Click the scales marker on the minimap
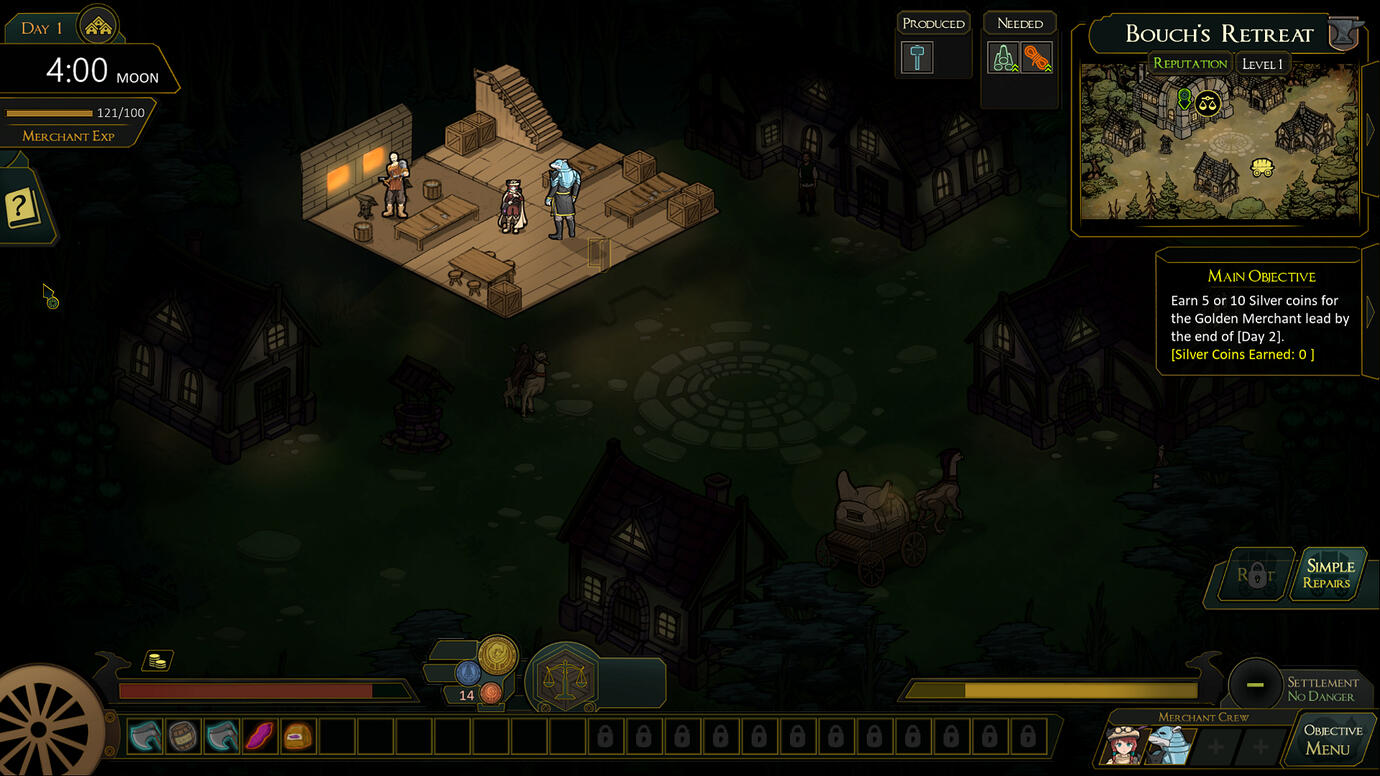The image size is (1380, 776). click(x=1208, y=102)
